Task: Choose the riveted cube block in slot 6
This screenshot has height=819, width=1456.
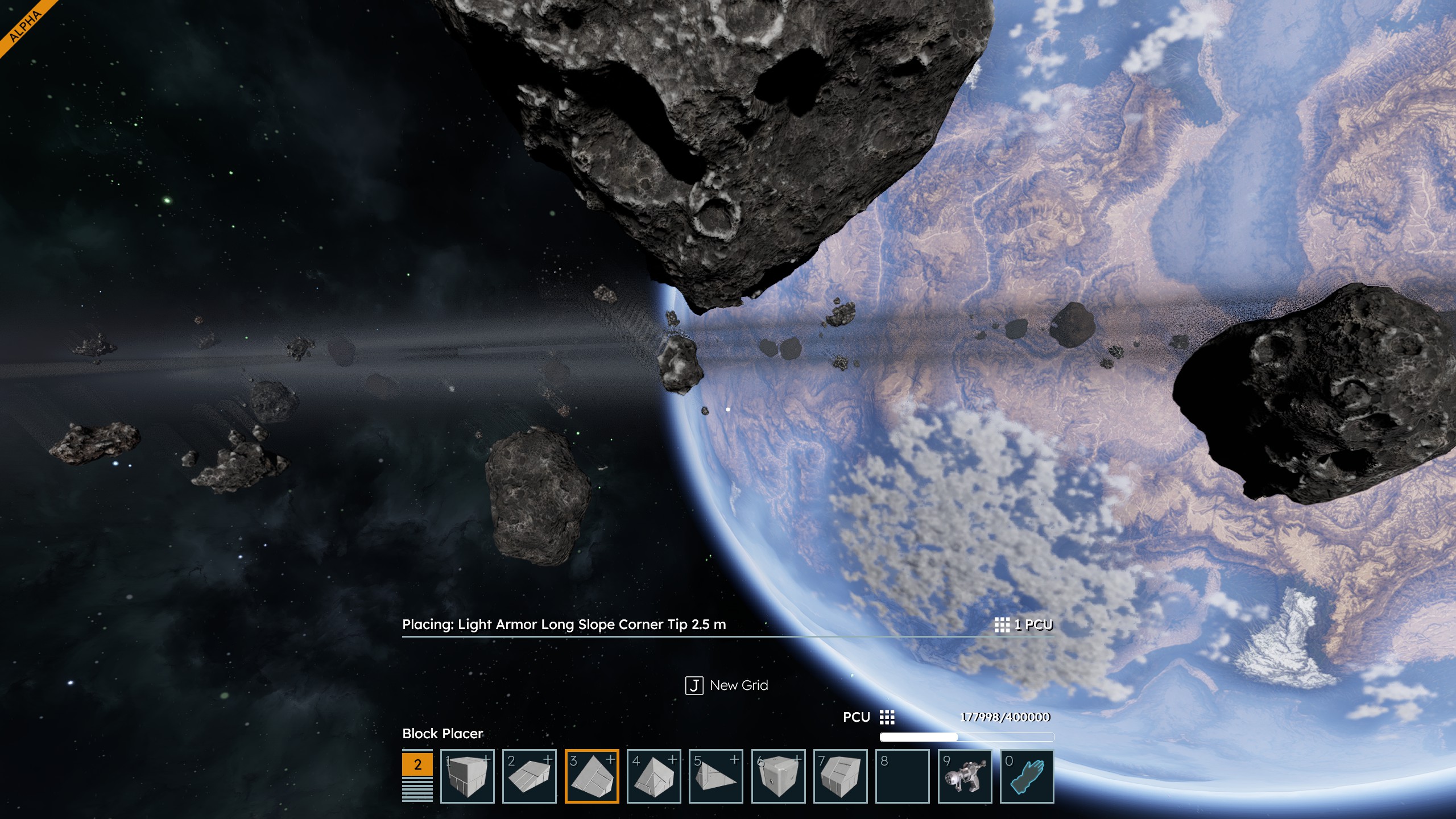Action: click(x=778, y=776)
